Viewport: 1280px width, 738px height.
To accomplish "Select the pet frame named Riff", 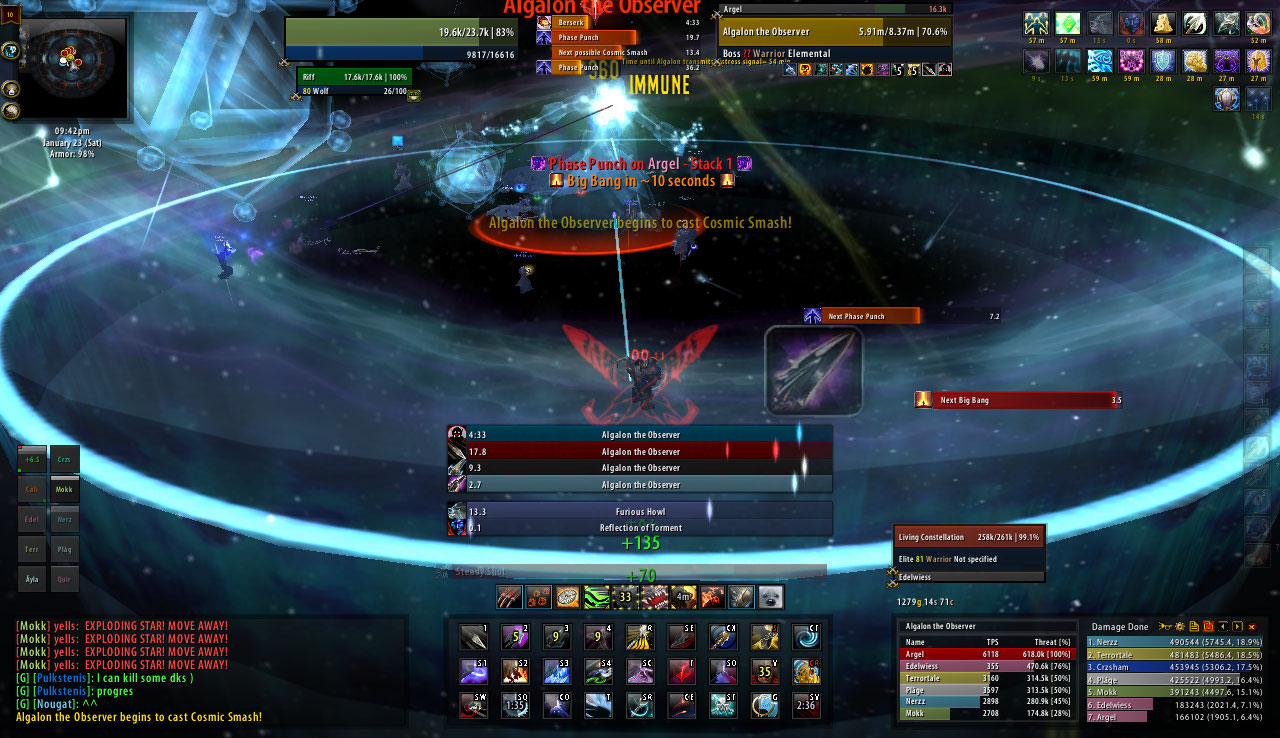I will point(354,77).
